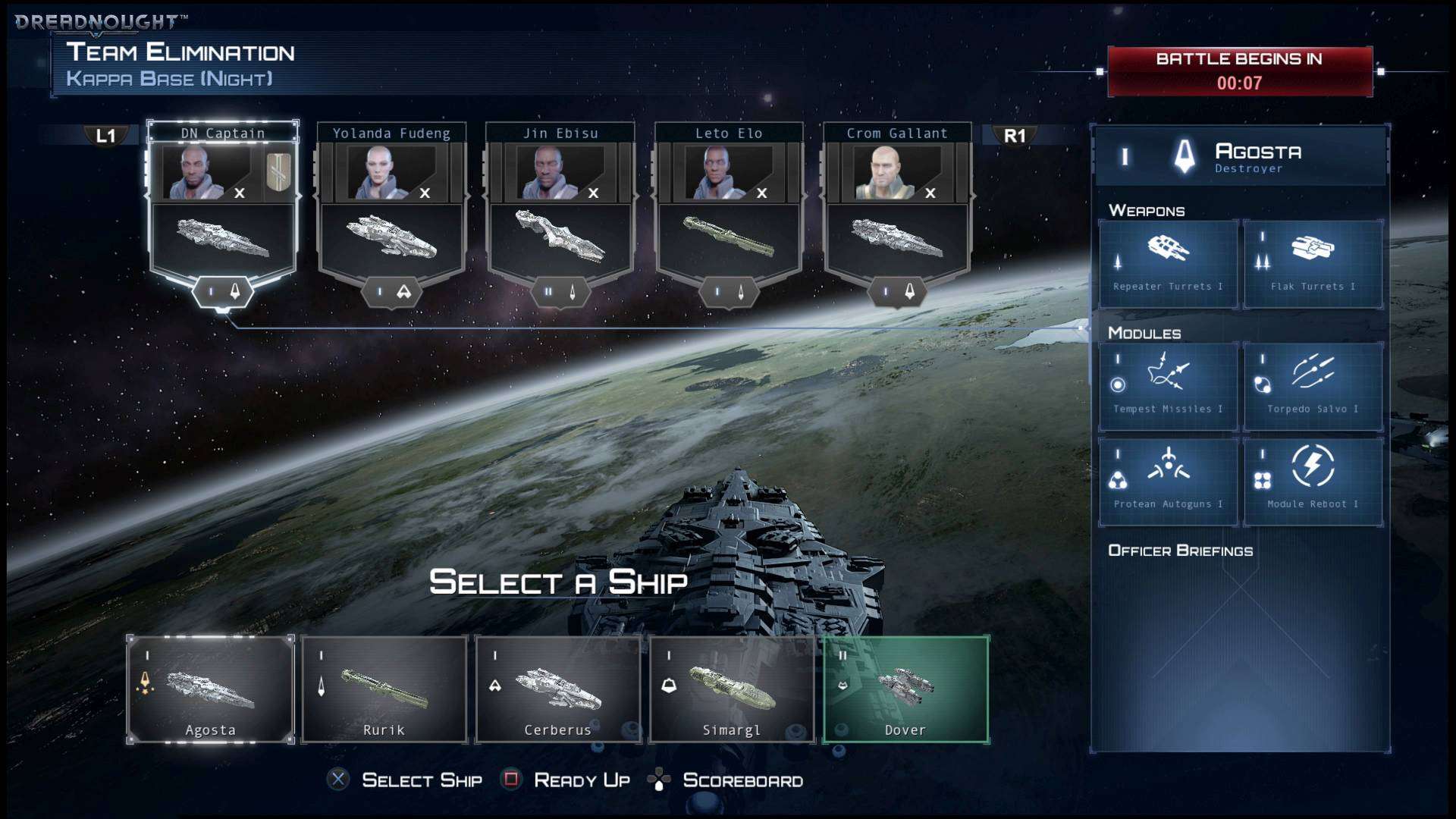This screenshot has width=1456, height=819.
Task: Show Leto Elo's player card
Action: tap(729, 205)
